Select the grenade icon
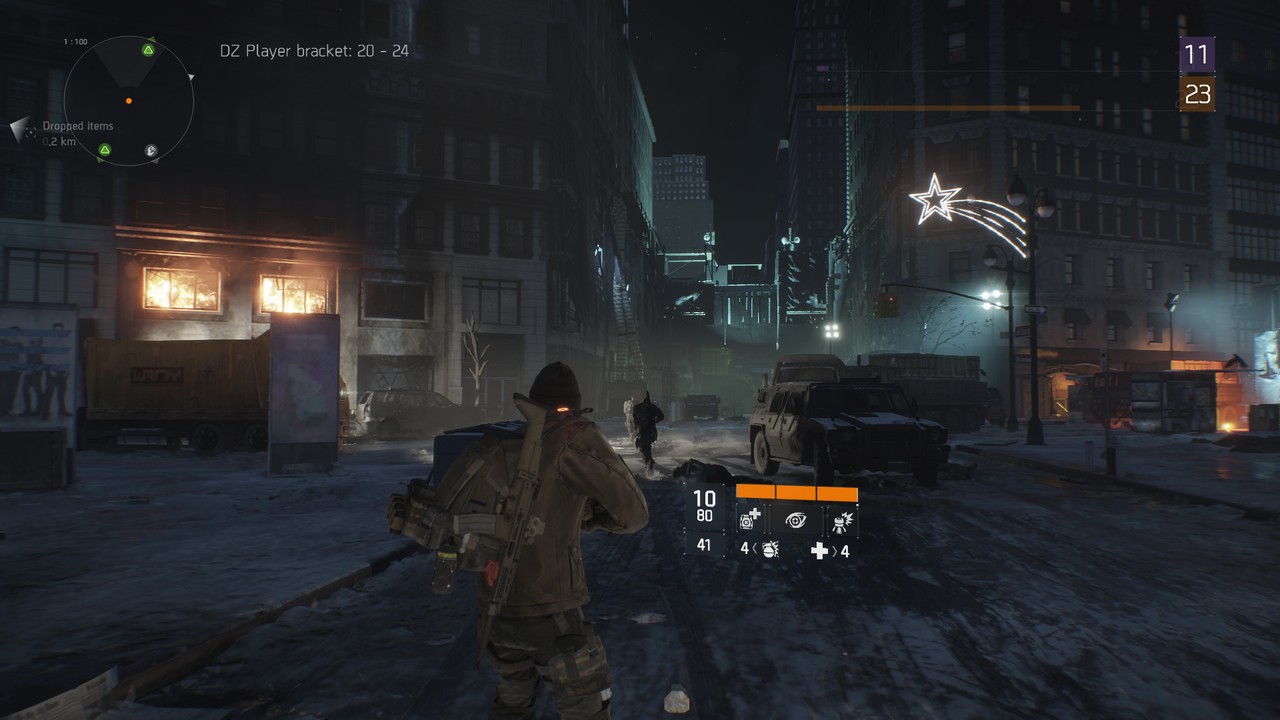The image size is (1280, 720). tap(770, 549)
